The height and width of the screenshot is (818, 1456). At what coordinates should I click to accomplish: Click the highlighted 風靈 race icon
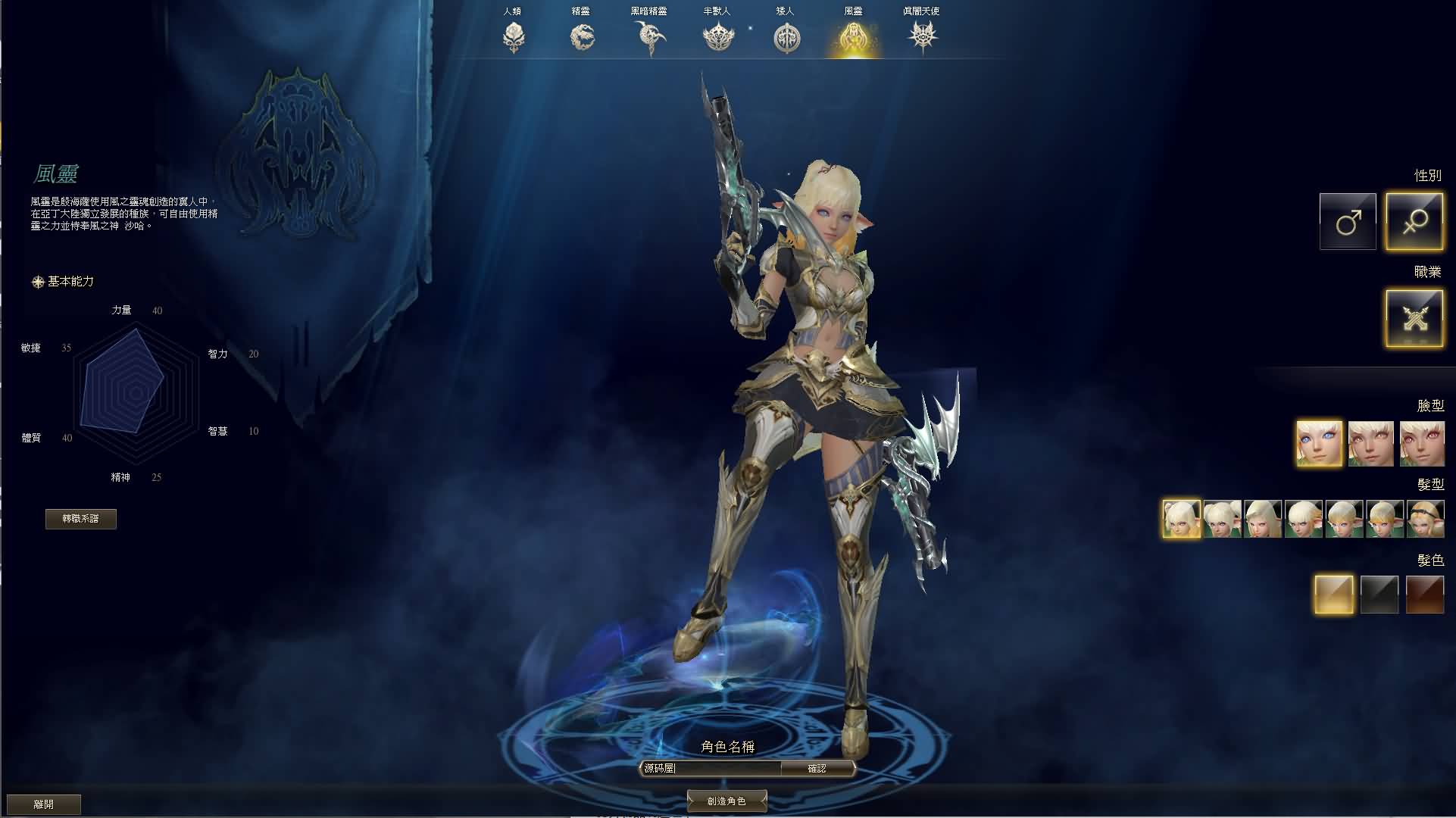[x=855, y=36]
